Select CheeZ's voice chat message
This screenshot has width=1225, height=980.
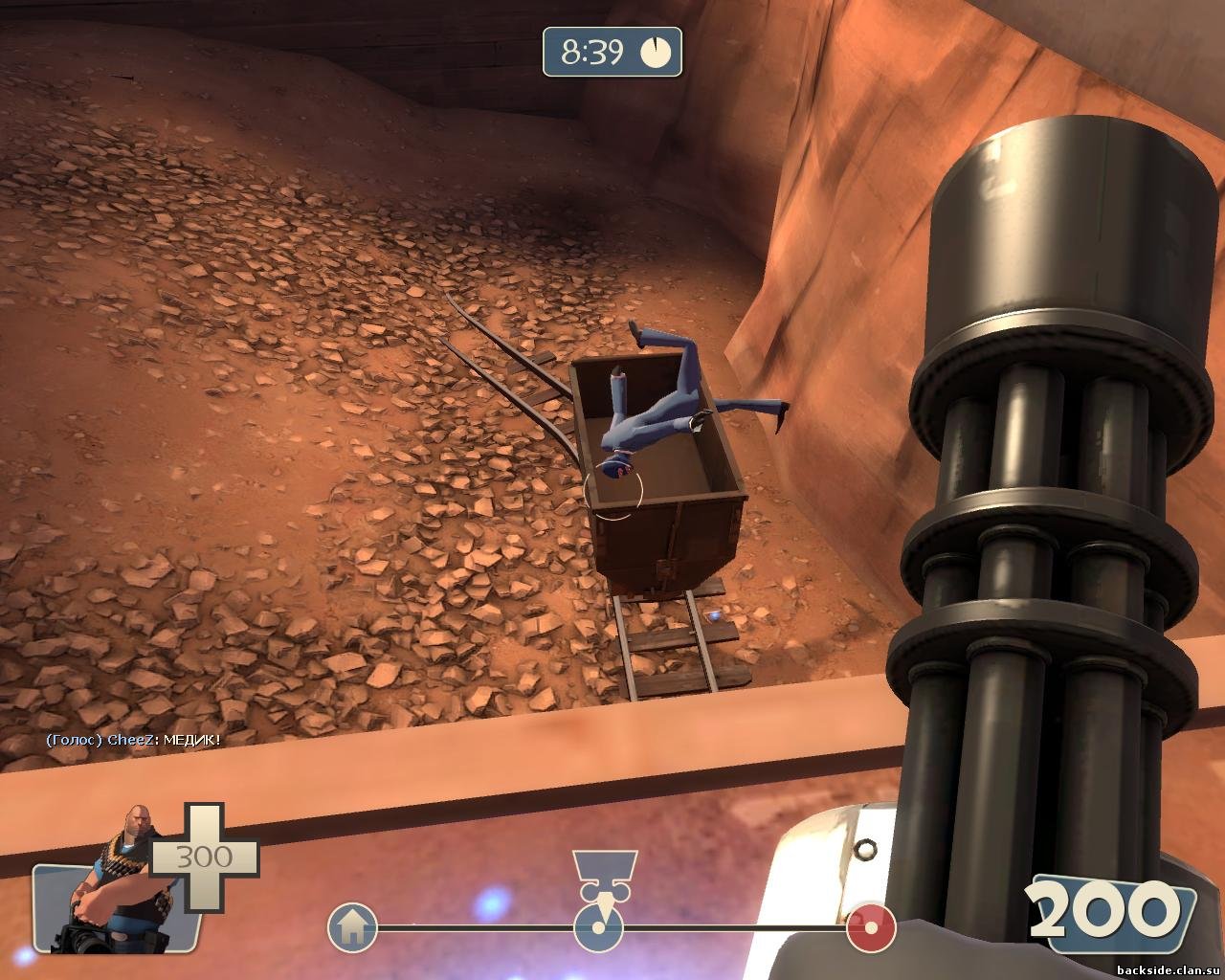pos(133,740)
